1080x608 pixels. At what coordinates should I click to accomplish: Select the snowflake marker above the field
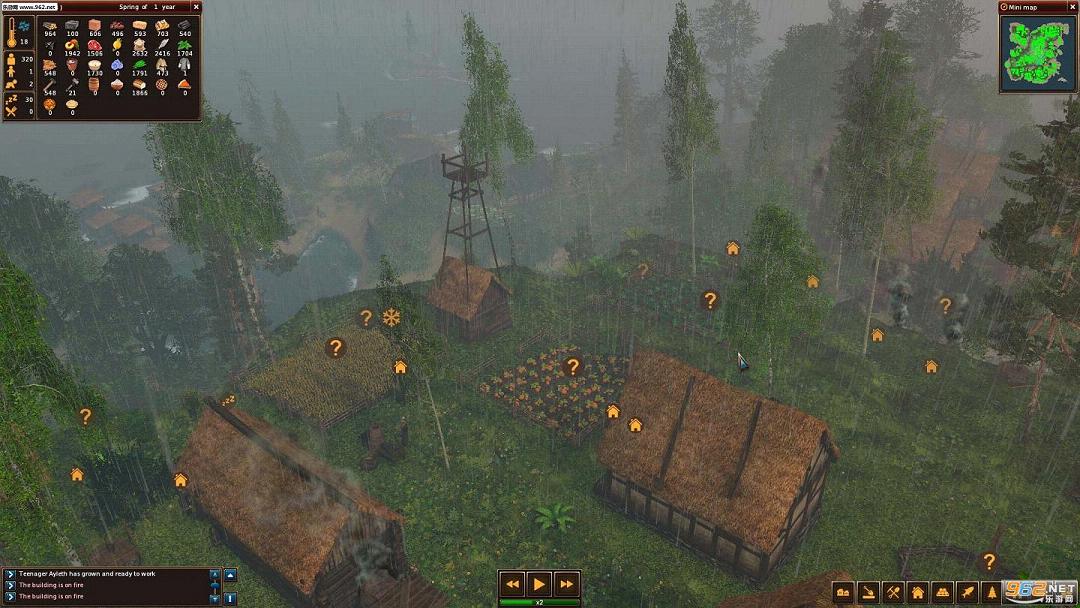click(x=391, y=317)
